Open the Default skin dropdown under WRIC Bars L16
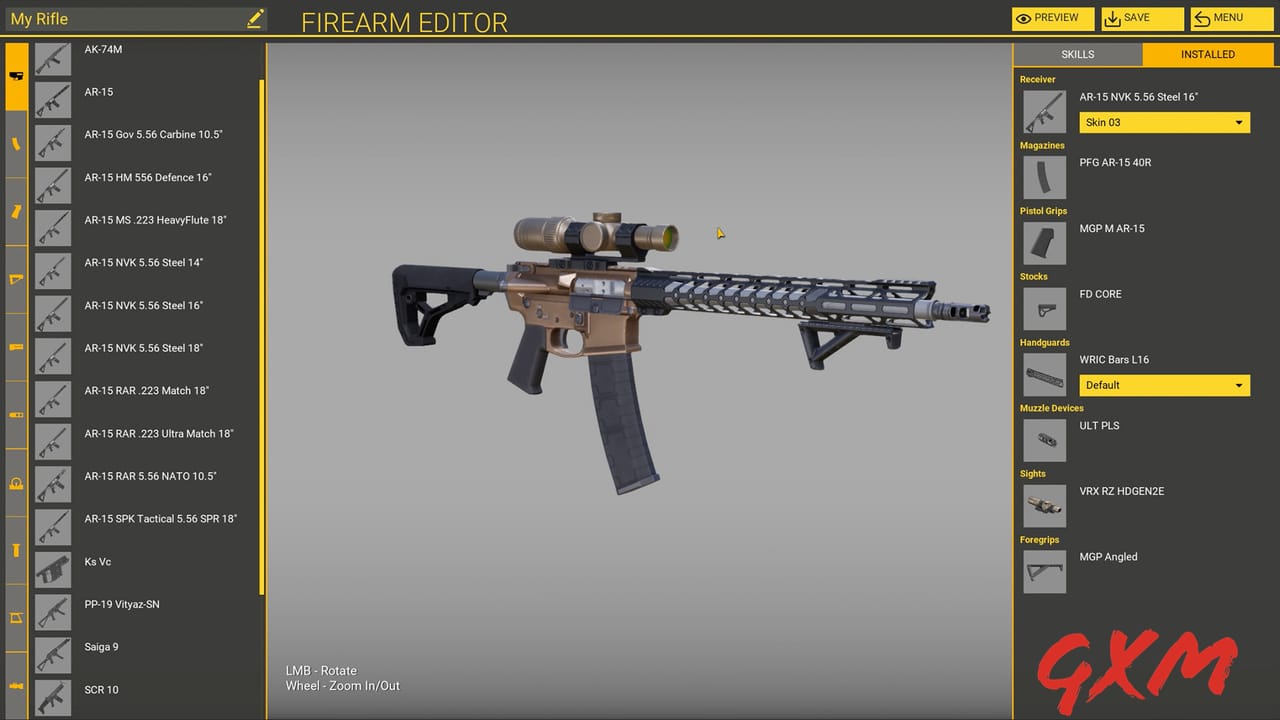This screenshot has height=720, width=1280. pyautogui.click(x=1164, y=385)
